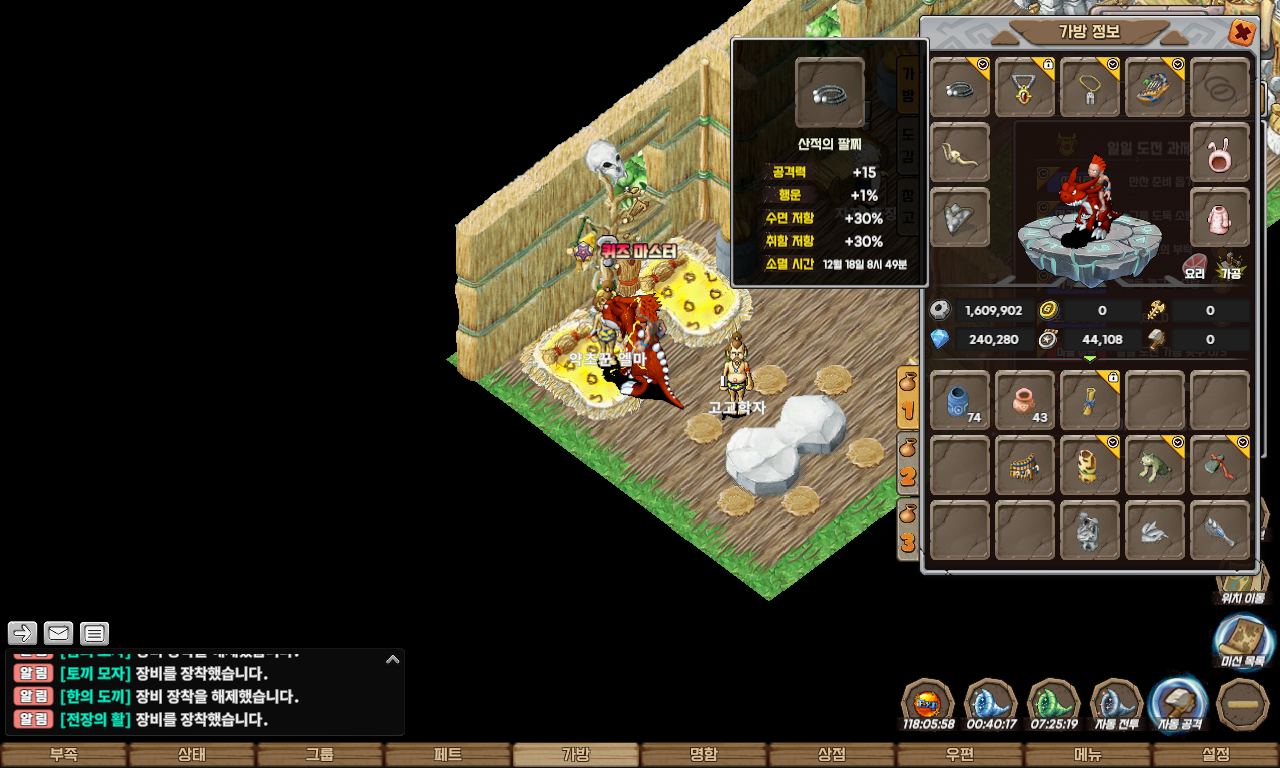
Task: Select the red gem necklace slot
Action: point(1025,88)
